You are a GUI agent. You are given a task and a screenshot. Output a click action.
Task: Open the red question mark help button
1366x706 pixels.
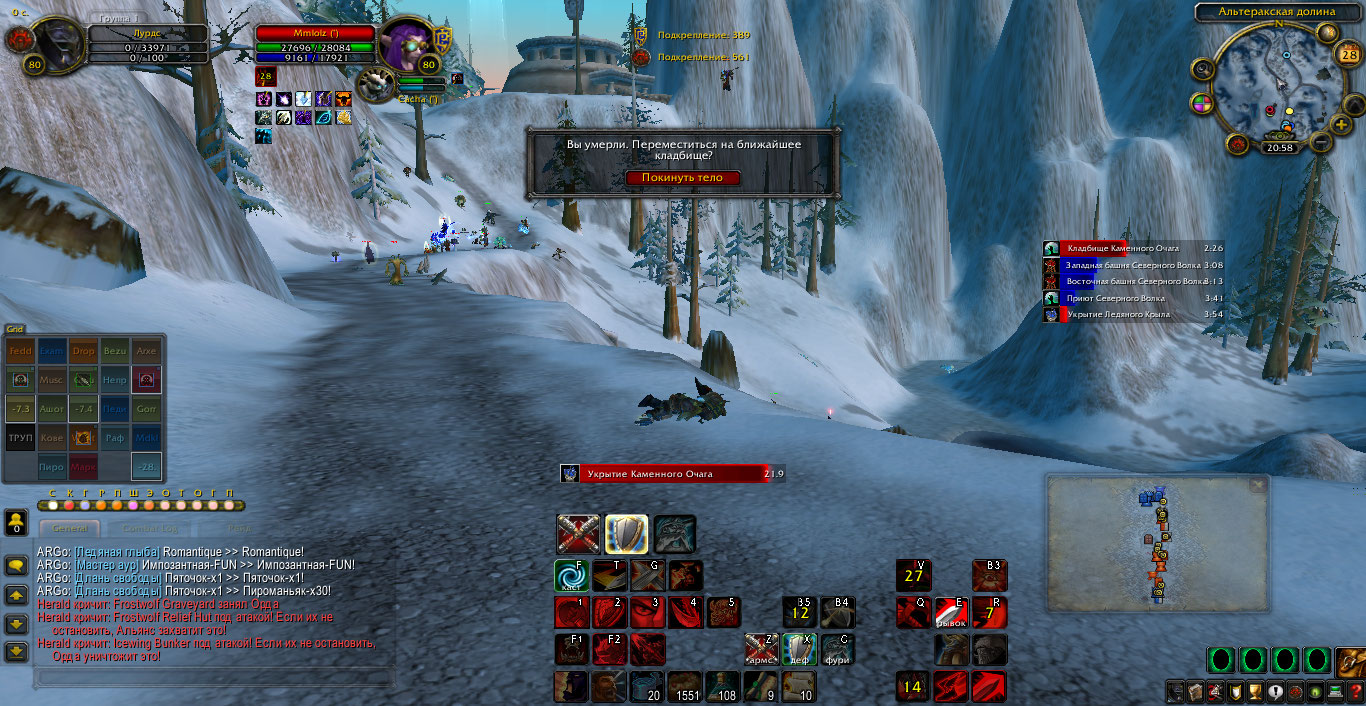pos(1354,691)
